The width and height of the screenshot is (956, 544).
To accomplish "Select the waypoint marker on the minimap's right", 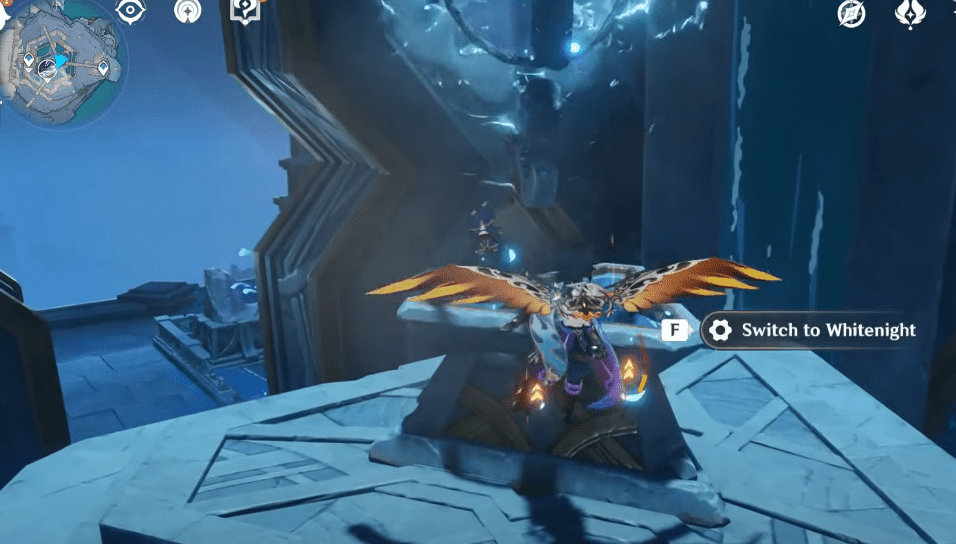I will [105, 67].
